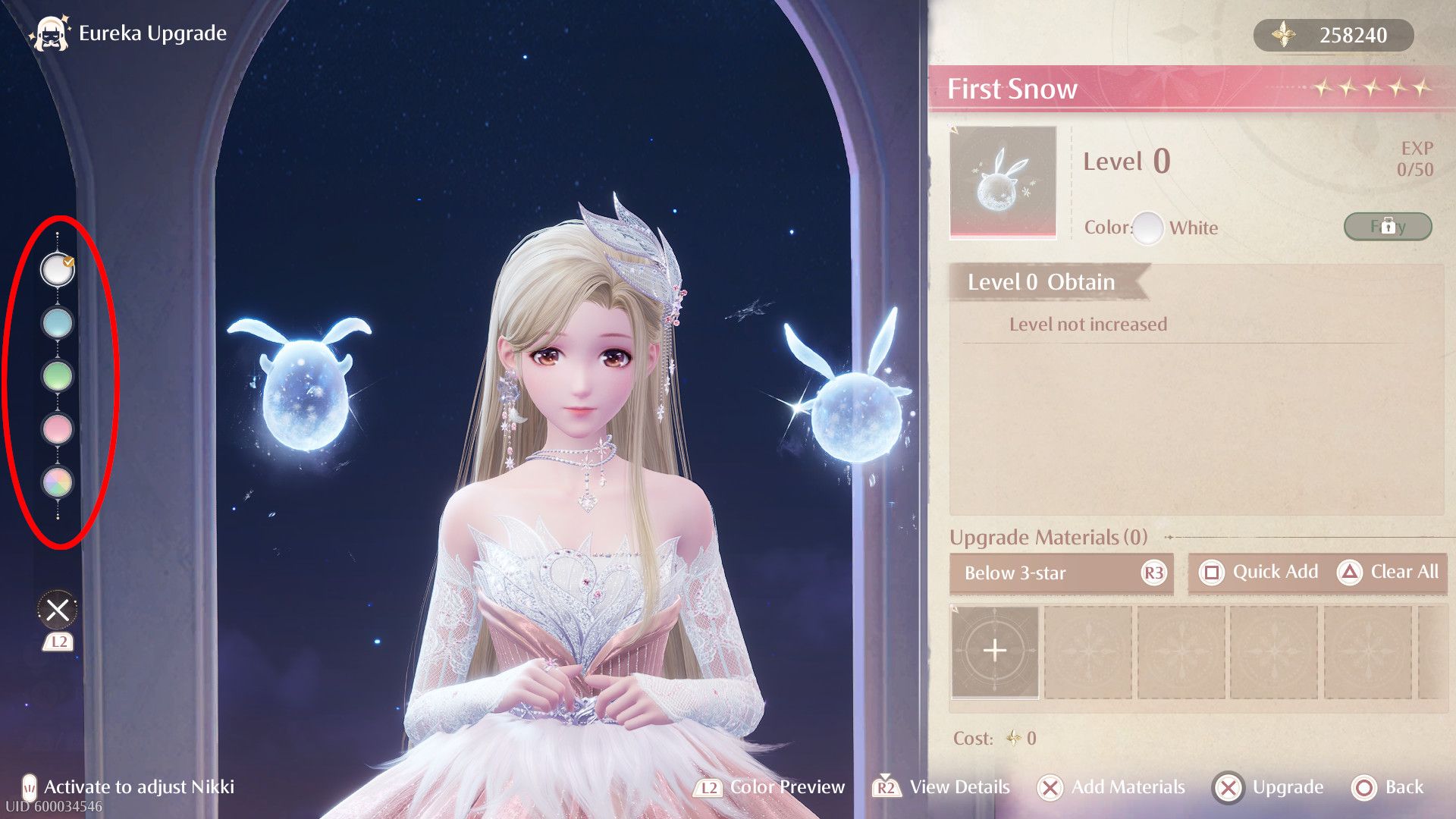Viewport: 1456px width, 819px height.
Task: Upgrade the First Snow eureka
Action: (1269, 788)
